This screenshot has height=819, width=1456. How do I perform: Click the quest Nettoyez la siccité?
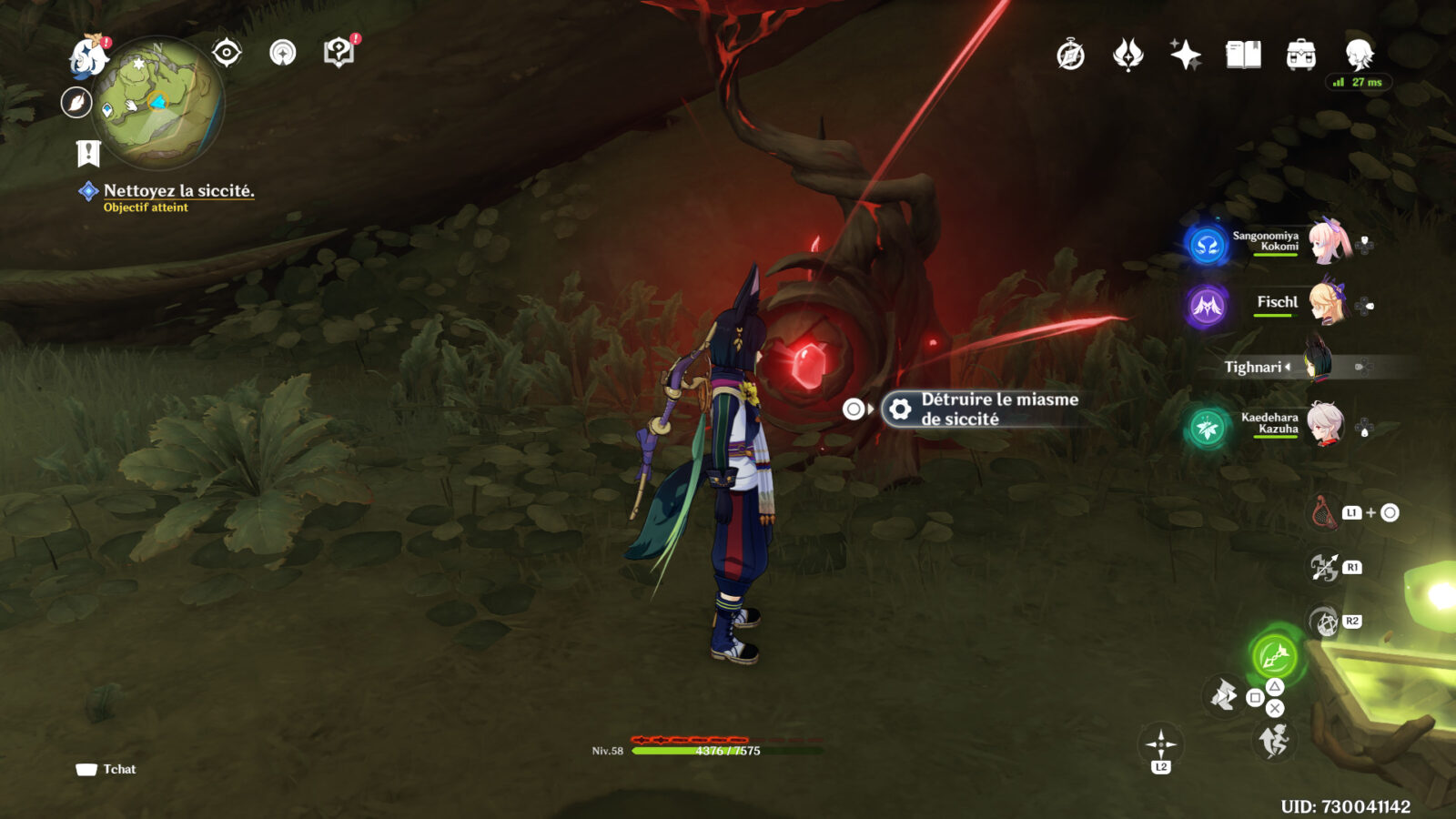point(180,192)
